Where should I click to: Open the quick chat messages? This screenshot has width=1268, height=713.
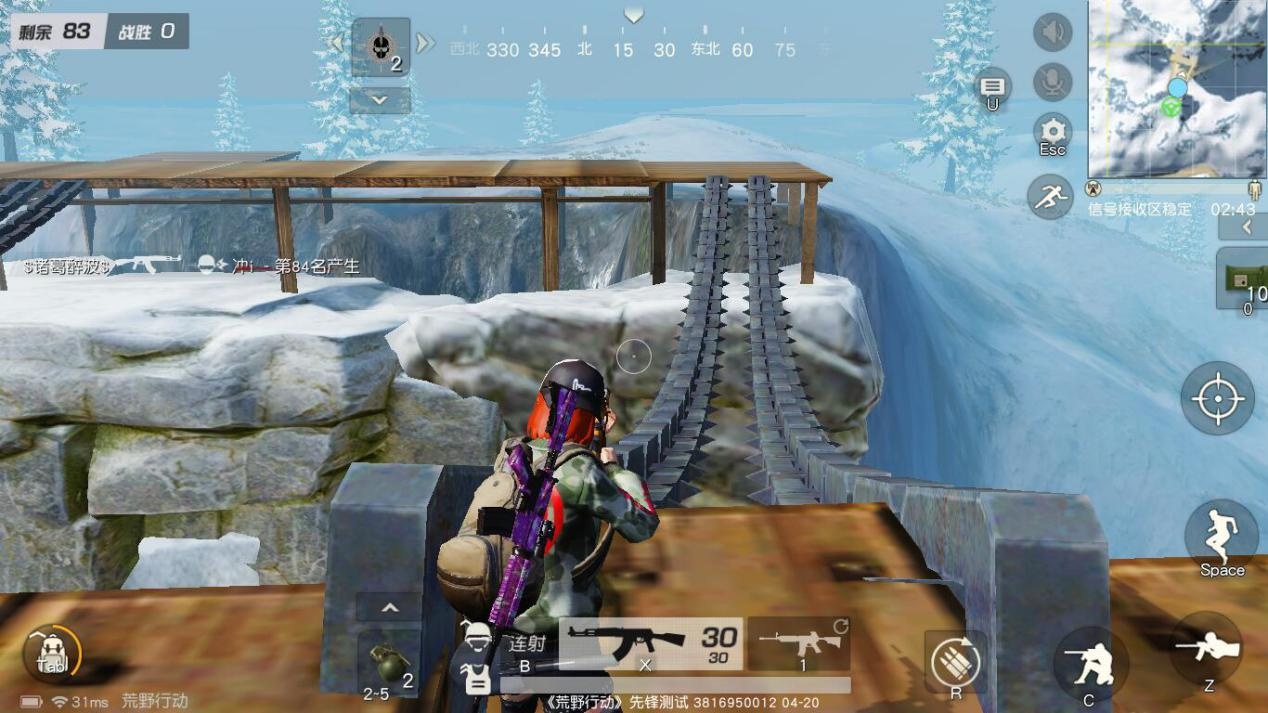click(x=993, y=88)
